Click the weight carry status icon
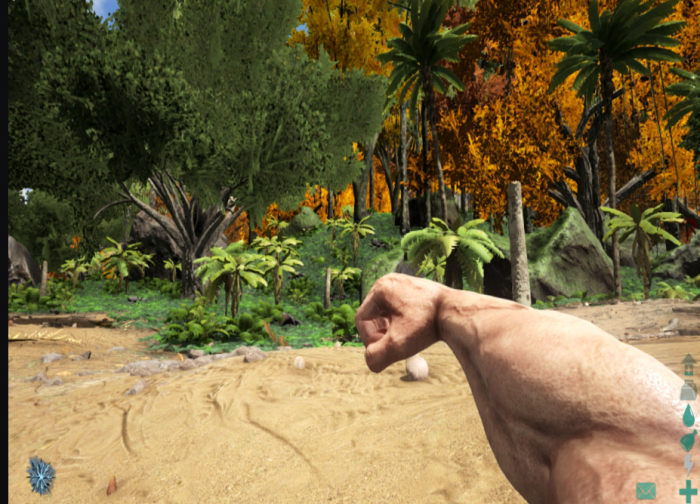Image resolution: width=700 pixels, height=504 pixels. (x=688, y=391)
